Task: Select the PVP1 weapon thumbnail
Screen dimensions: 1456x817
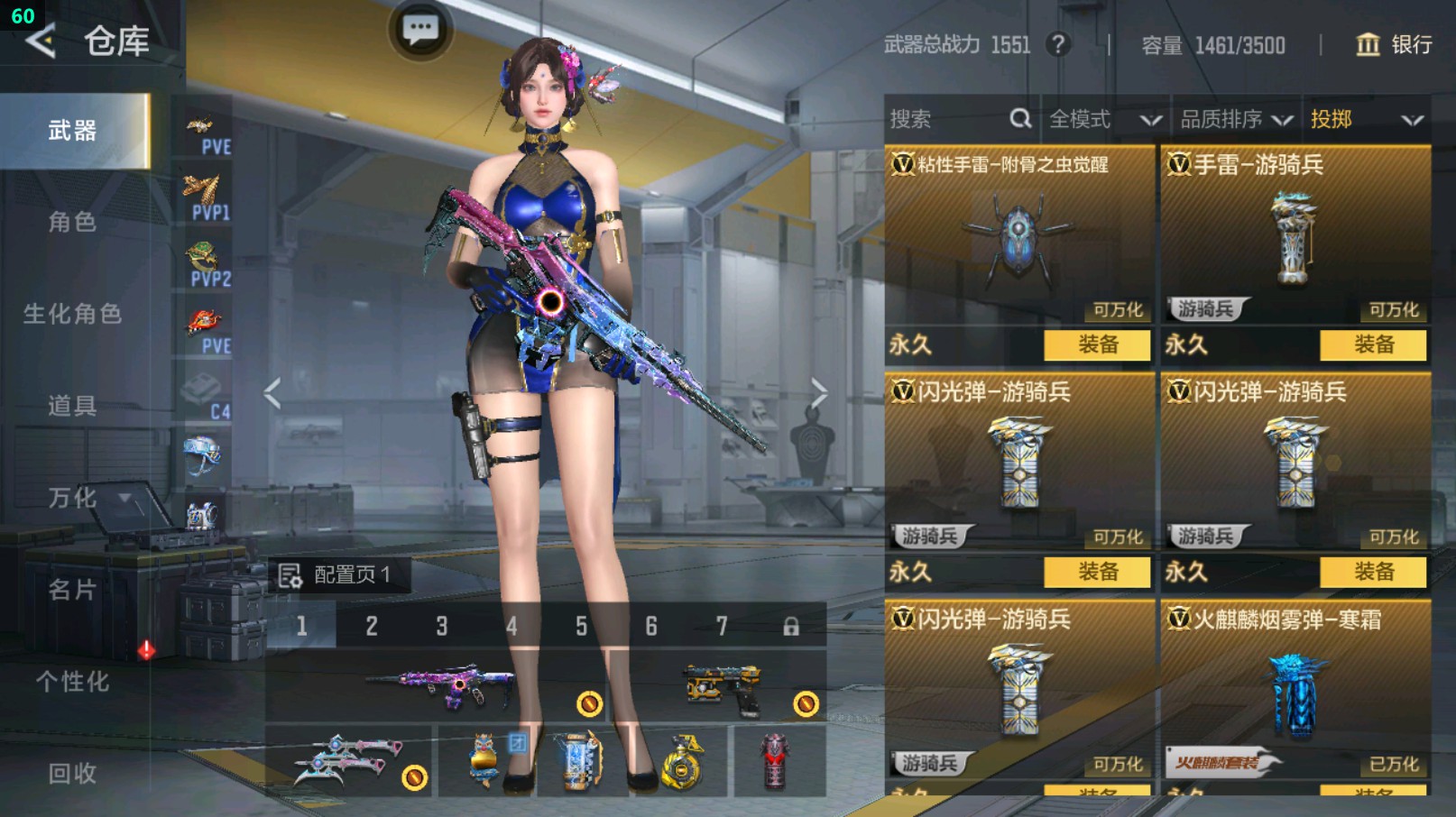Action: point(205,193)
